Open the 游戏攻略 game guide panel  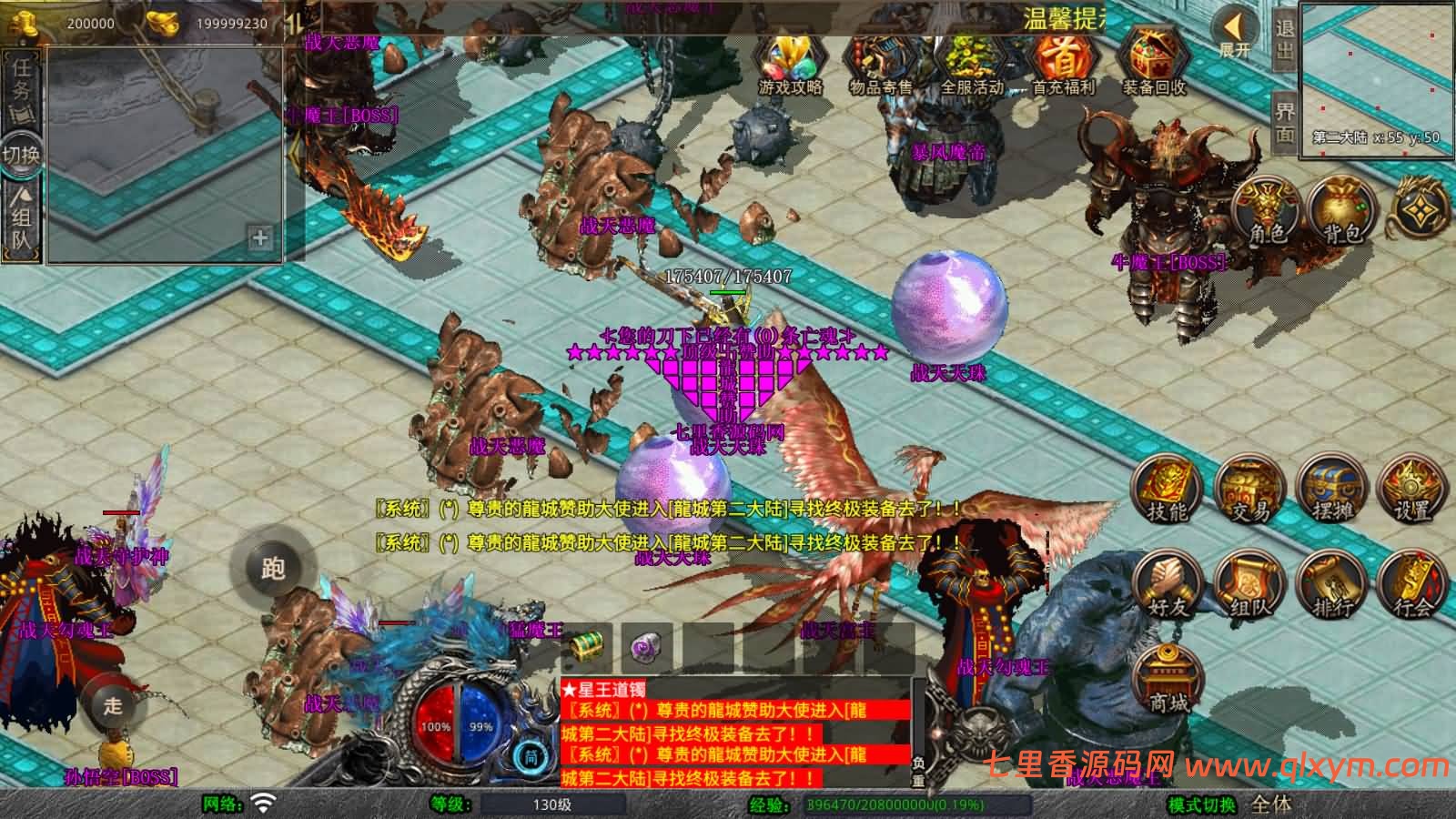(788, 59)
